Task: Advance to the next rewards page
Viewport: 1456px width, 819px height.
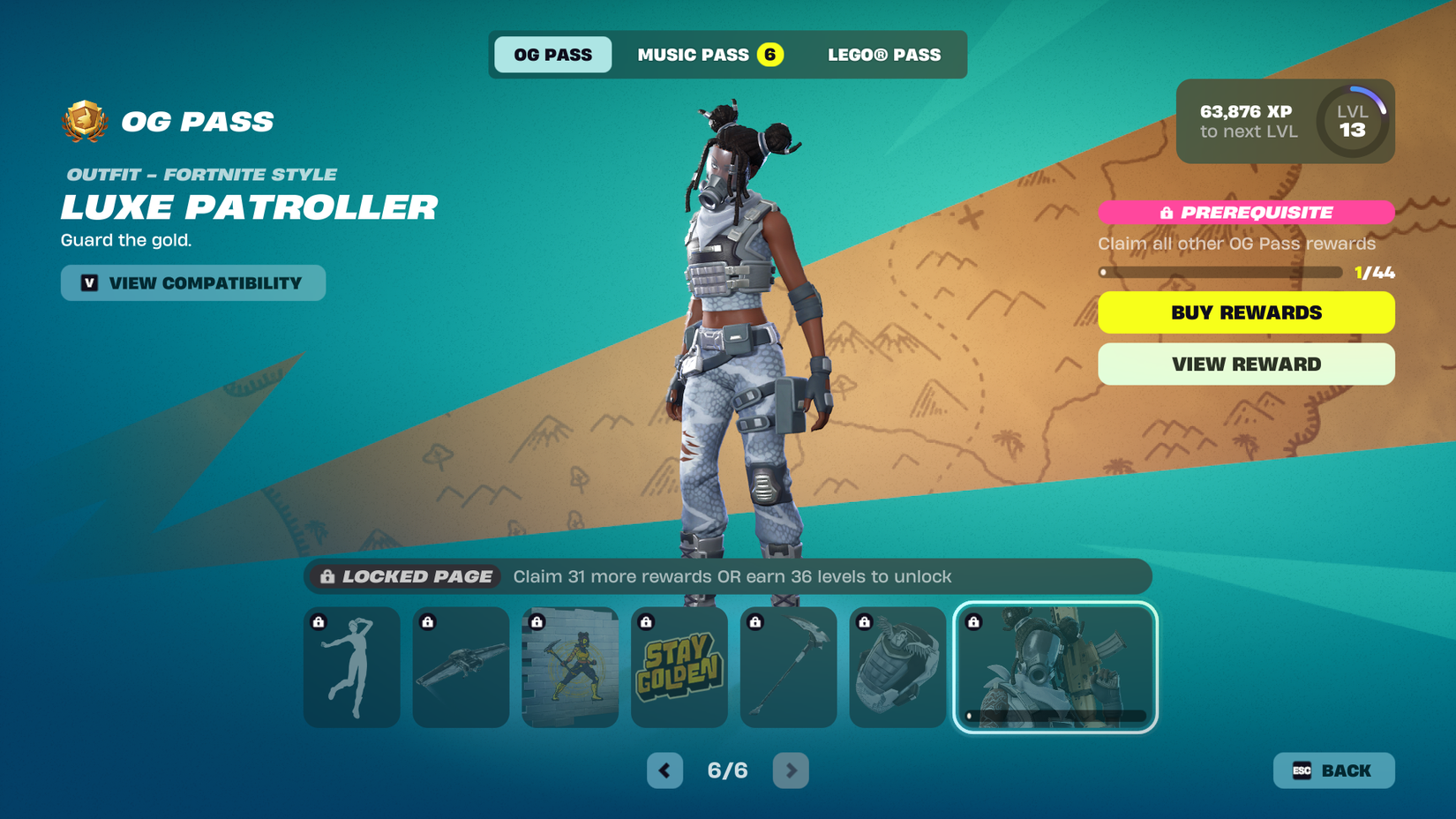Action: click(791, 770)
